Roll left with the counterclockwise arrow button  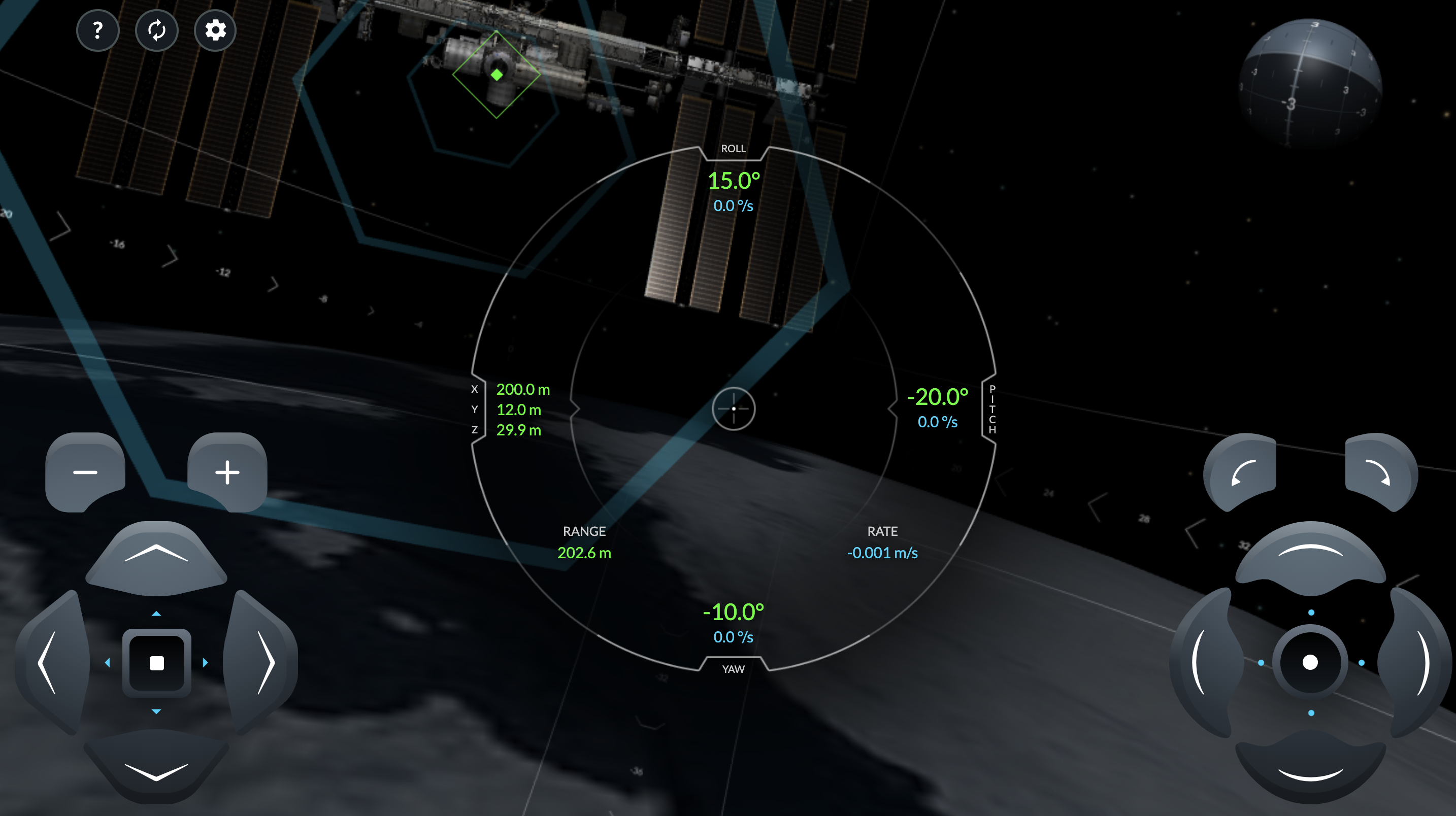coord(1242,472)
